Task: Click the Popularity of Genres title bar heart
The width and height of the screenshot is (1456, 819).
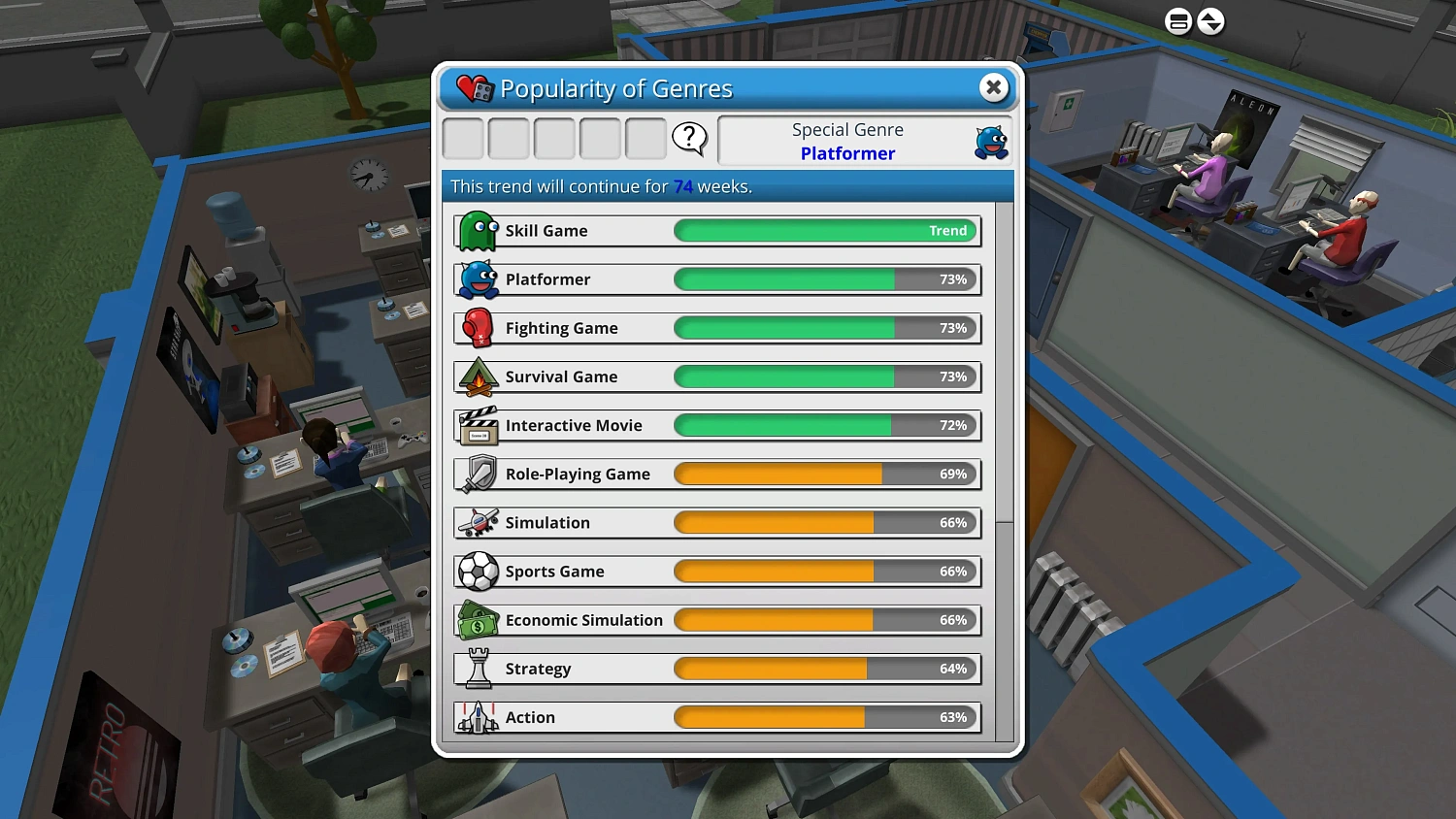Action: [x=470, y=87]
